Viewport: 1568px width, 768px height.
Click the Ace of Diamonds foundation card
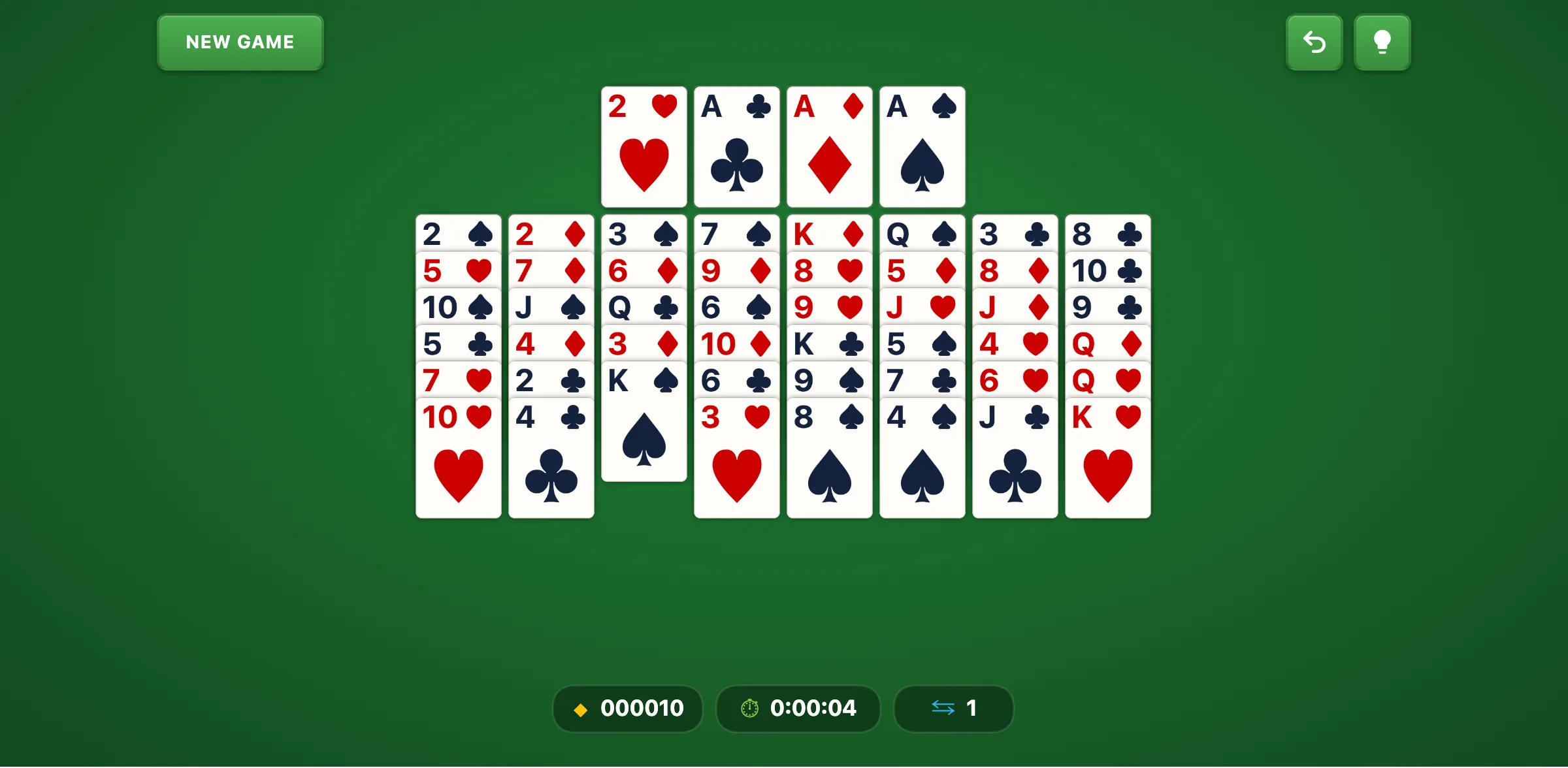coord(829,146)
